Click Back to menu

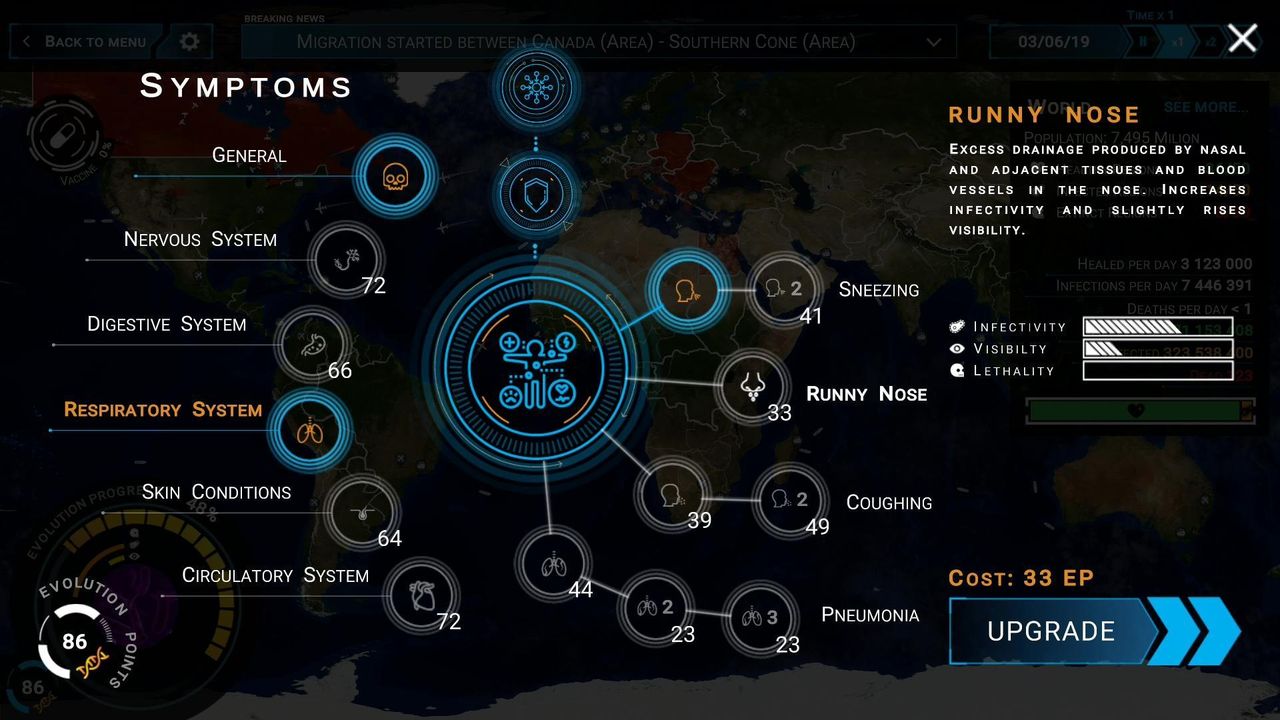[84, 42]
